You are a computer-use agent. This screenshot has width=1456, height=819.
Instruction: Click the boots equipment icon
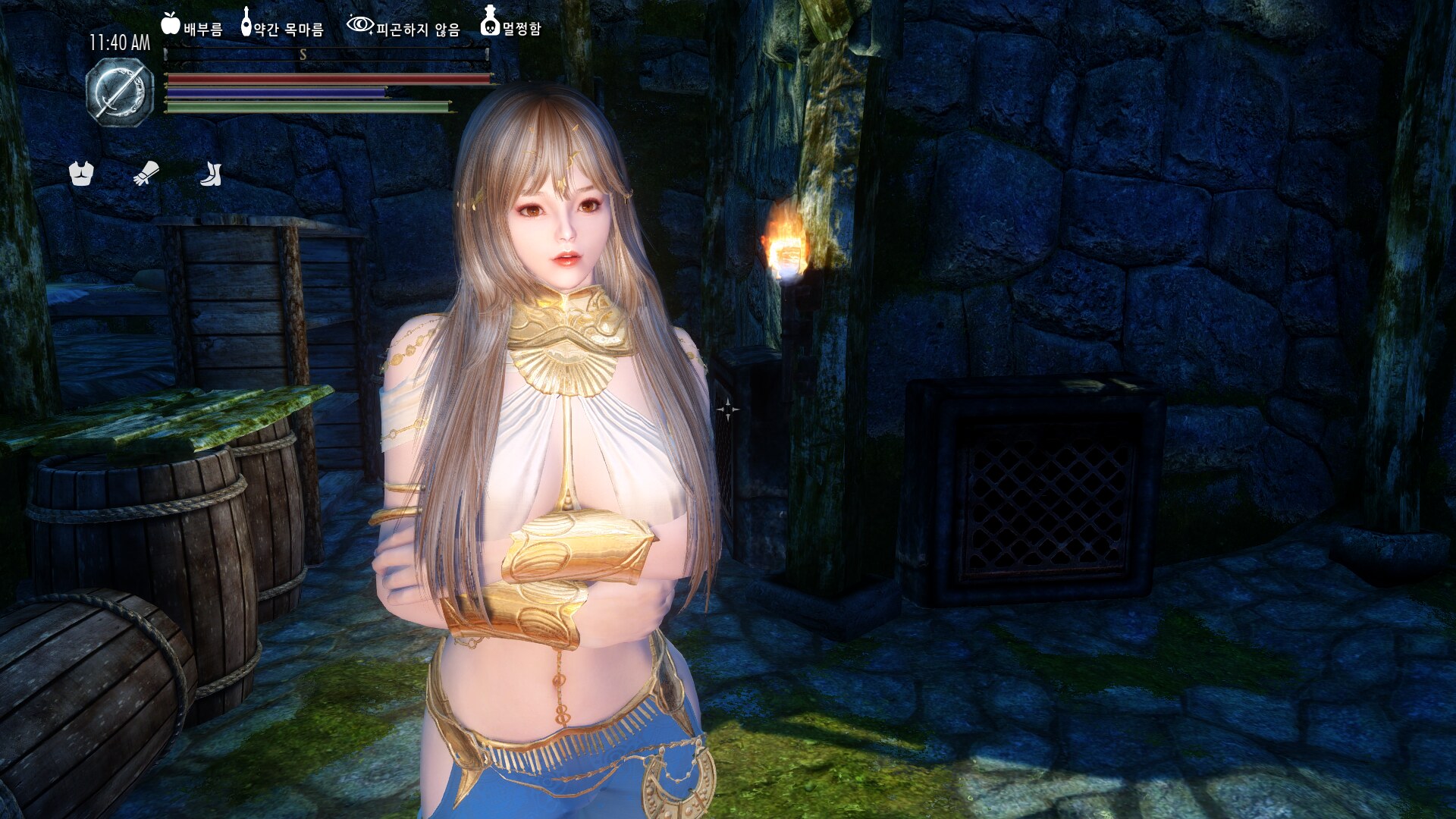coord(211,174)
